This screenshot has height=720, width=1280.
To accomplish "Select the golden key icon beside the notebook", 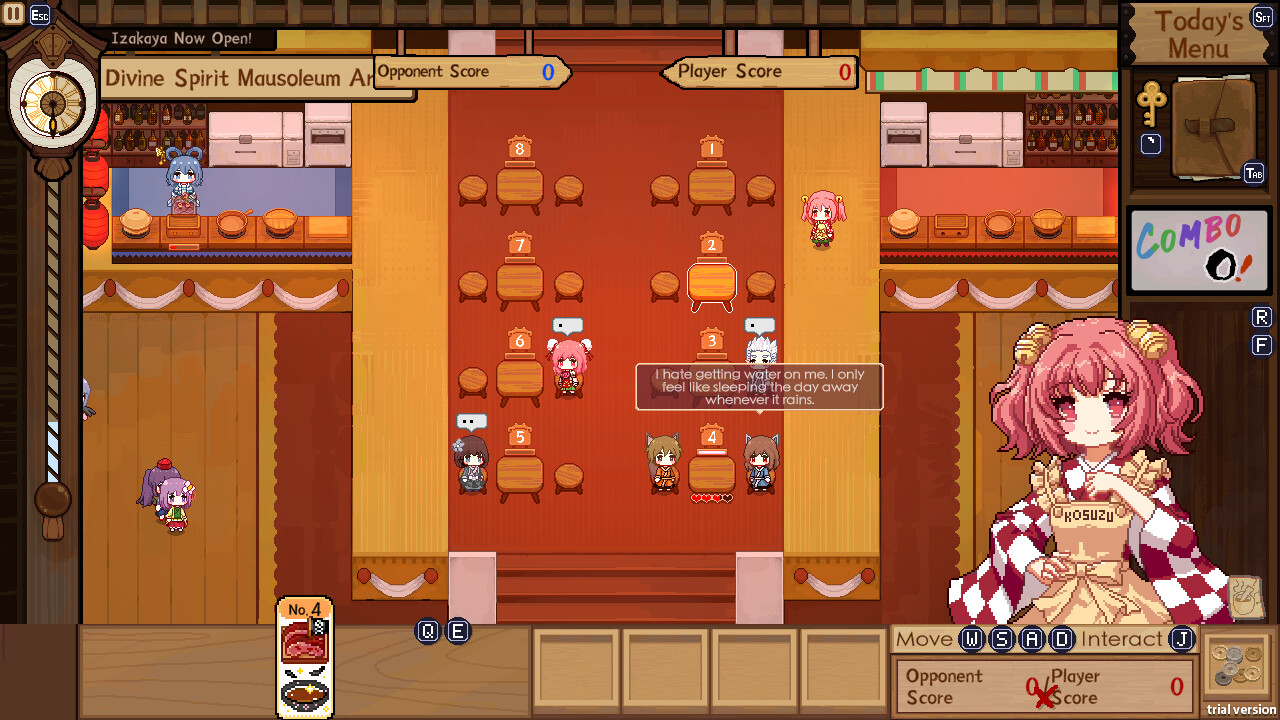I will click(1151, 105).
